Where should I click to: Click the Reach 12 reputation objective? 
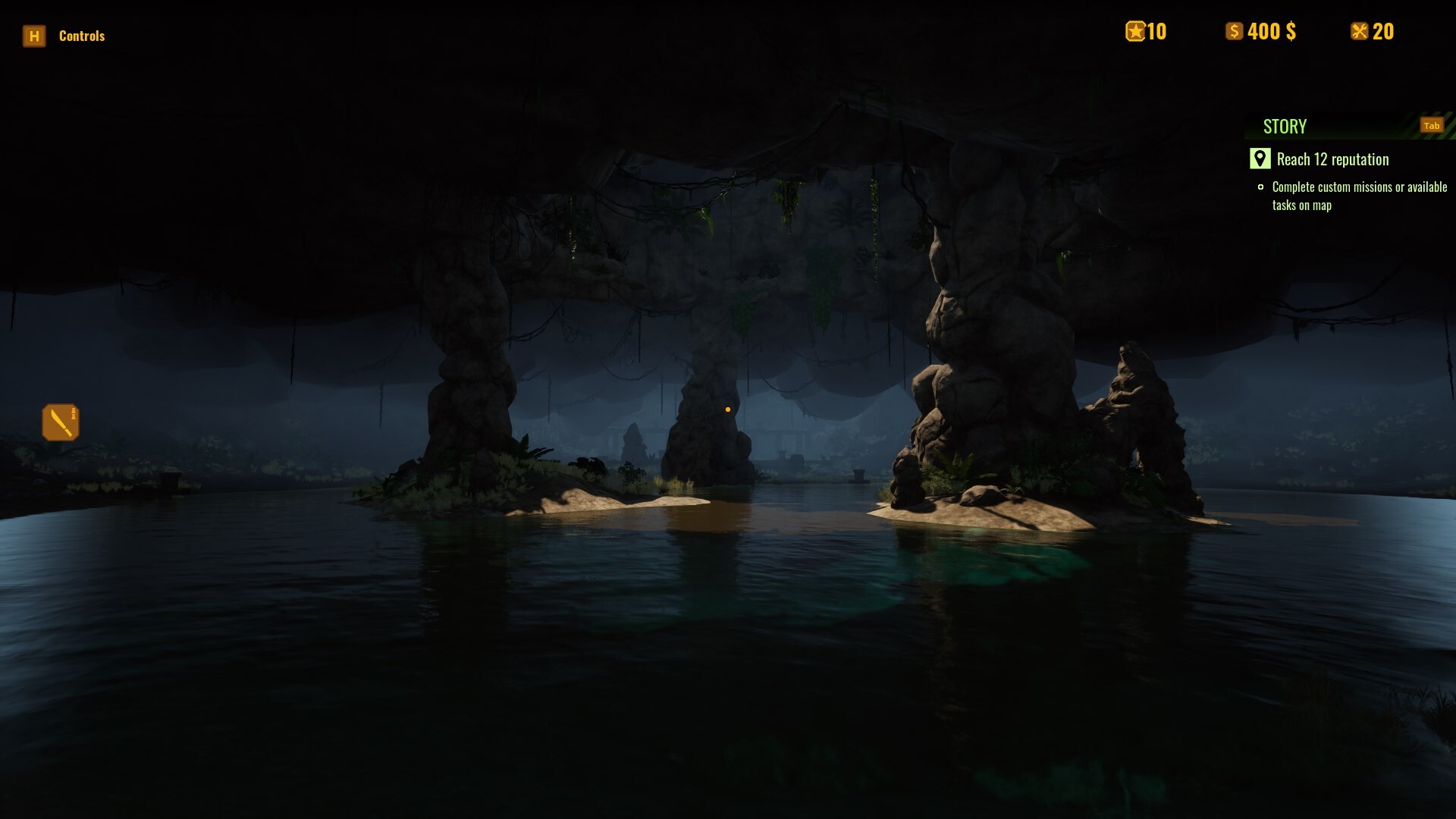point(1332,159)
